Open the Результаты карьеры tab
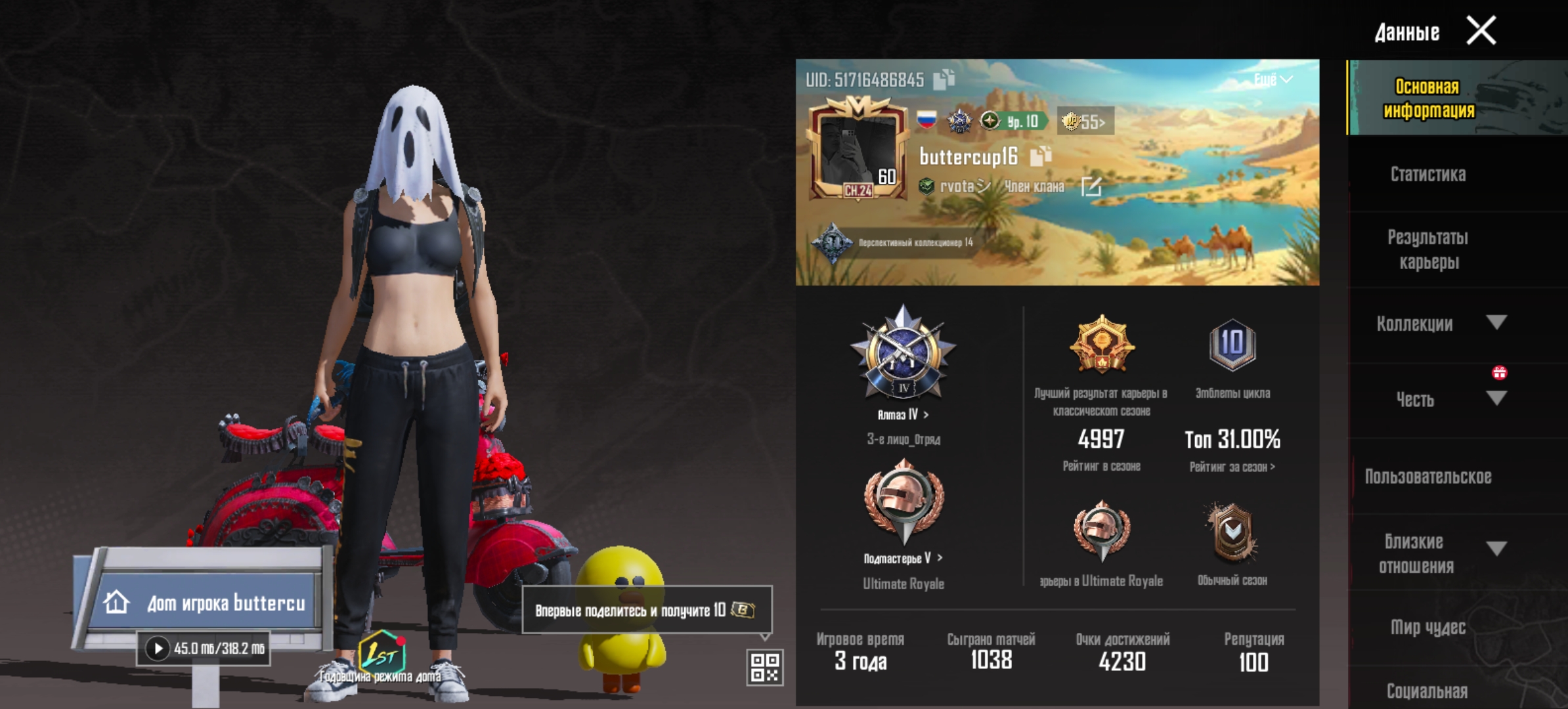Screen dimensions: 1568x709 (x=1427, y=249)
